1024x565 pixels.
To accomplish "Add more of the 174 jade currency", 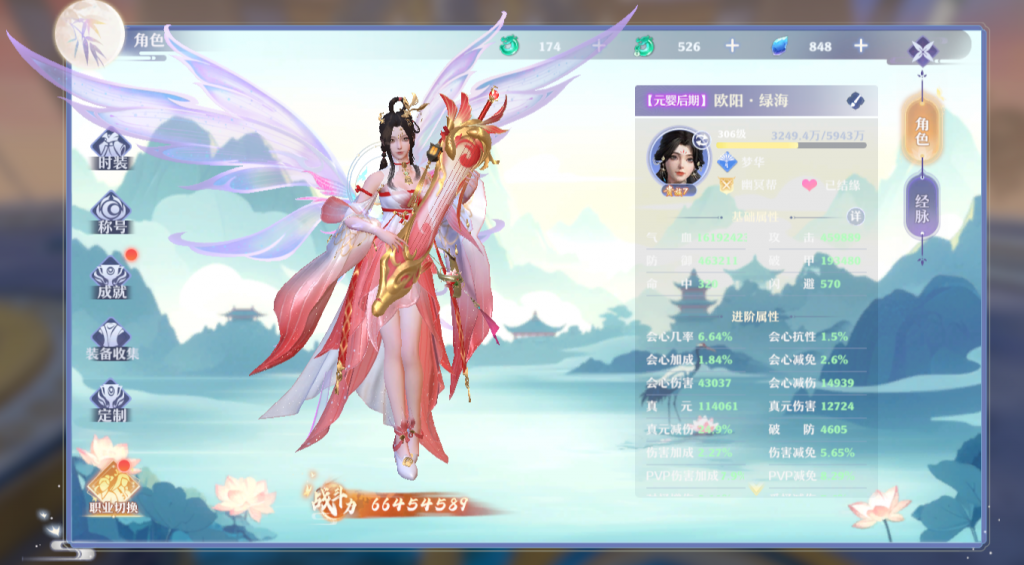I will click(598, 46).
